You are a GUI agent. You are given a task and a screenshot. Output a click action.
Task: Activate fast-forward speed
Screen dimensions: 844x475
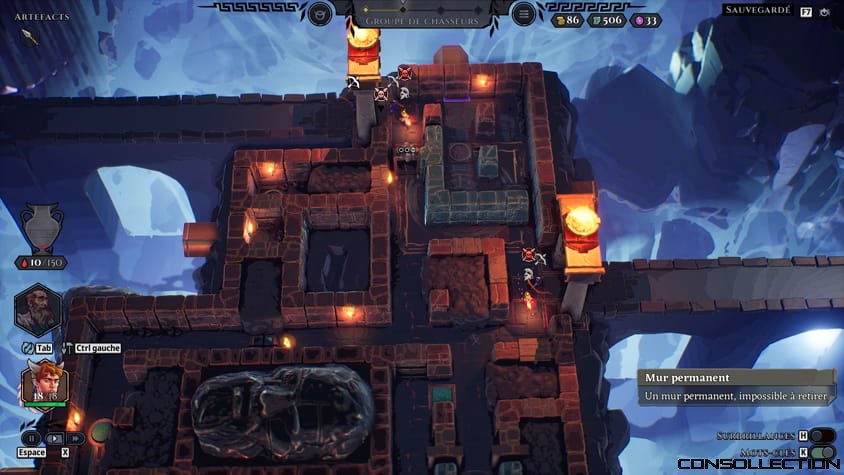(x=76, y=438)
